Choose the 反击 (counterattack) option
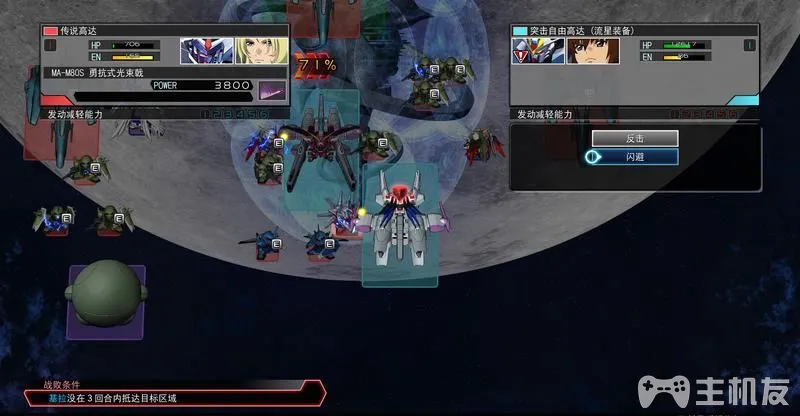The width and height of the screenshot is (800, 416). pyautogui.click(x=634, y=138)
